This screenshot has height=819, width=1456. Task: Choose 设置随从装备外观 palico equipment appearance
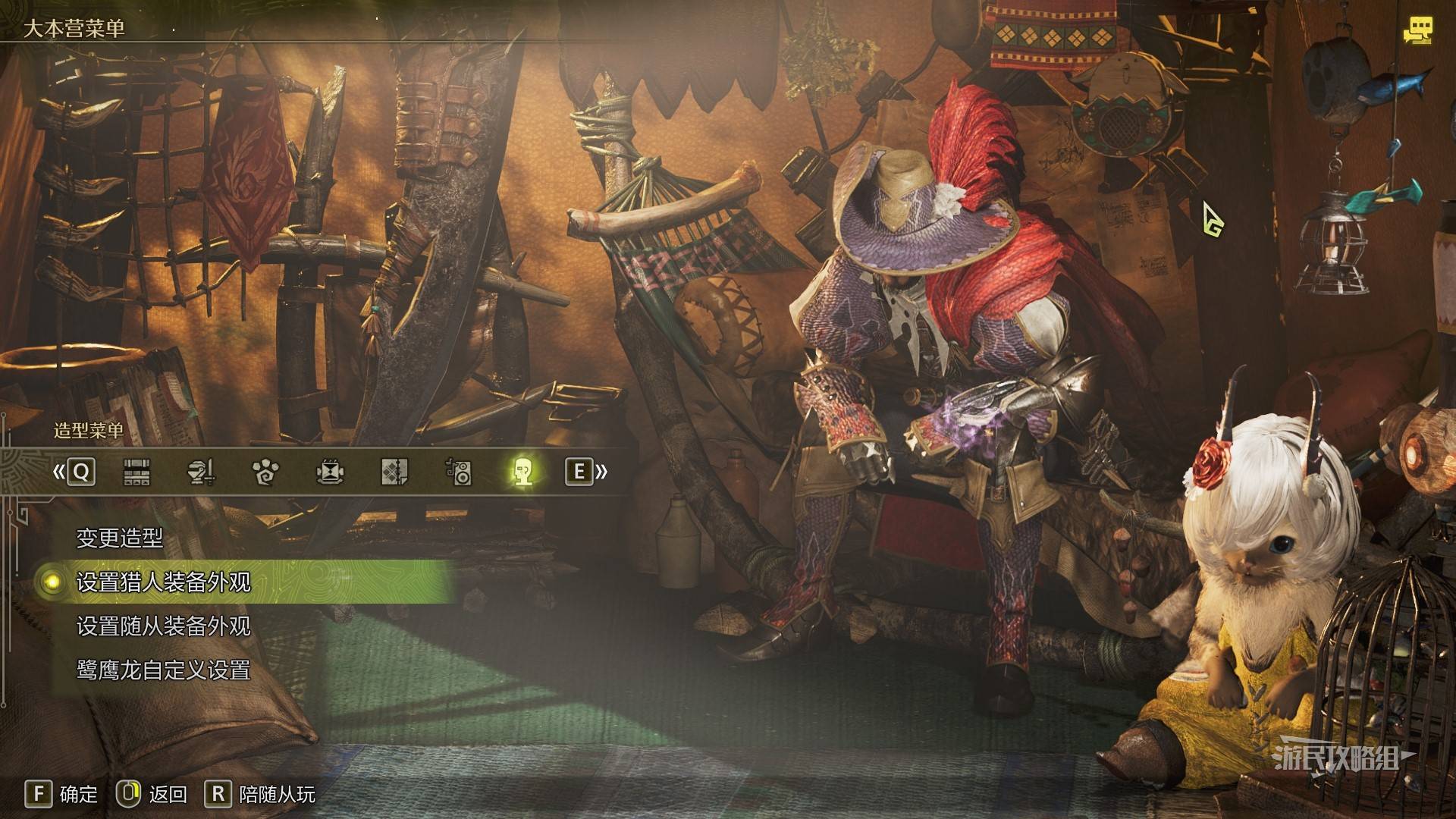(x=163, y=626)
